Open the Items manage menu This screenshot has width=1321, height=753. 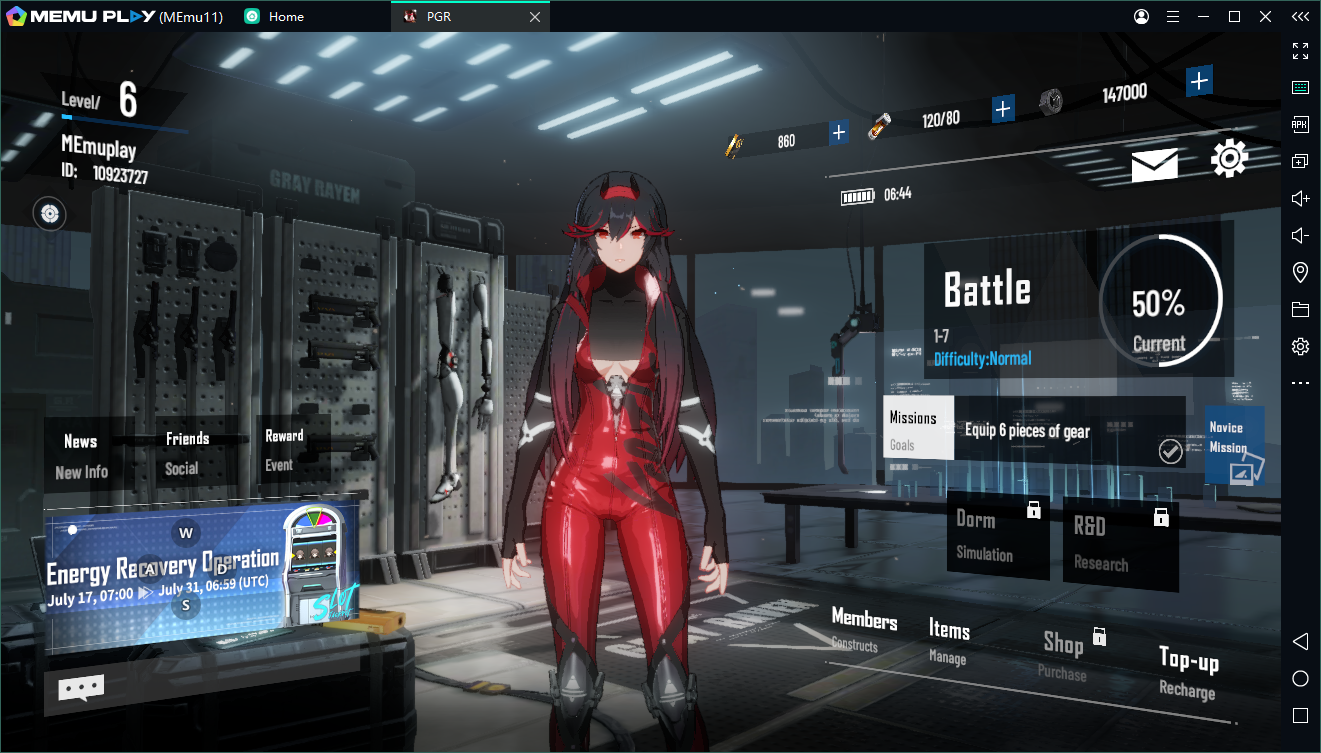pos(948,641)
